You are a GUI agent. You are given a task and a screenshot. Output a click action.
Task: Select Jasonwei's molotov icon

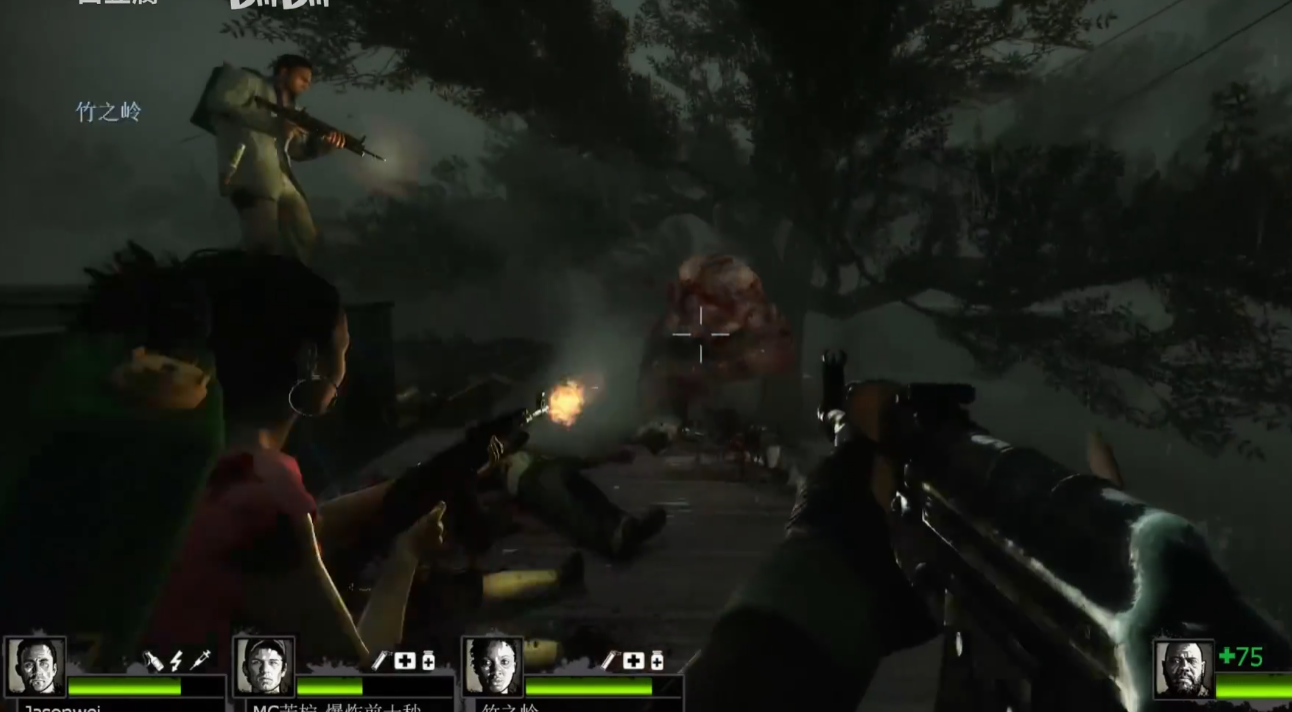tap(153, 661)
